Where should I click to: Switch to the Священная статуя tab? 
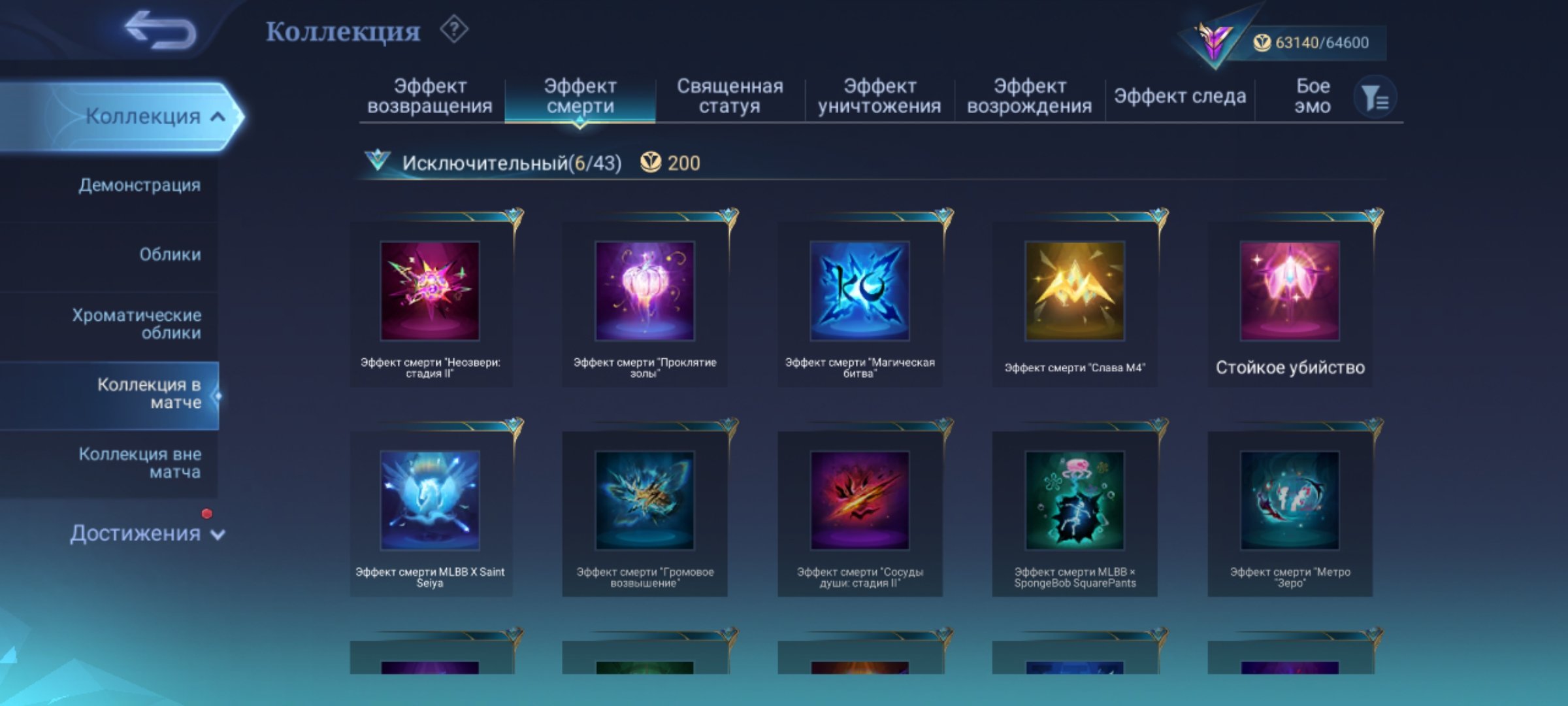click(x=732, y=95)
